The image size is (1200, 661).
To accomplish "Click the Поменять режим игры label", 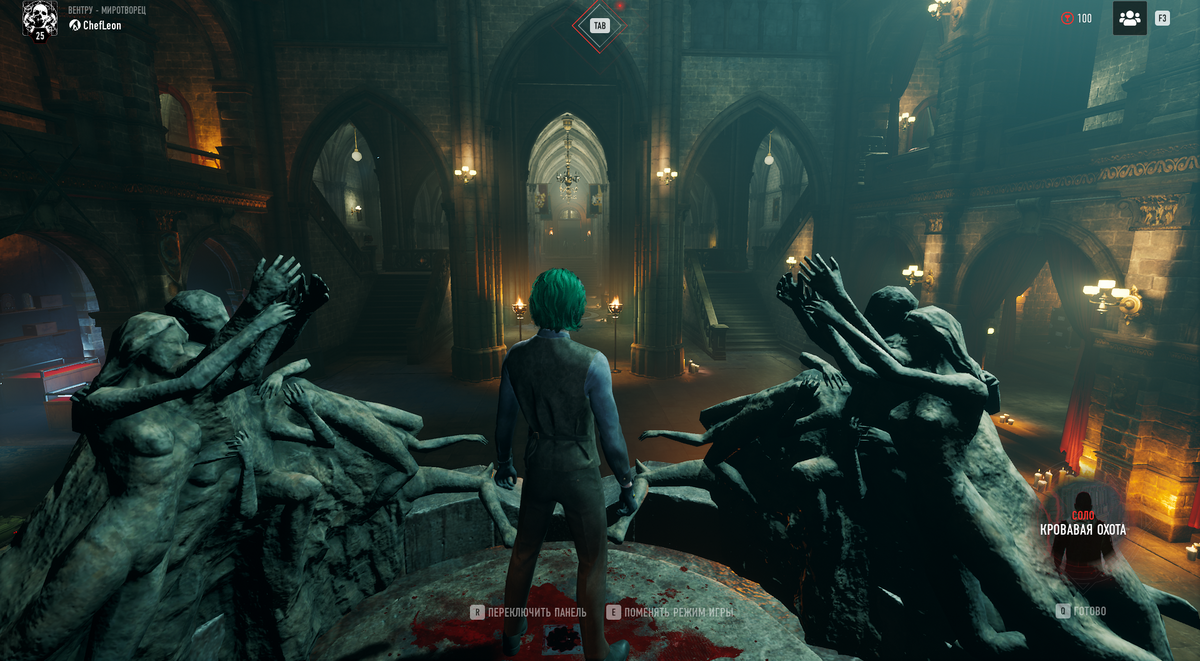I will click(678, 612).
